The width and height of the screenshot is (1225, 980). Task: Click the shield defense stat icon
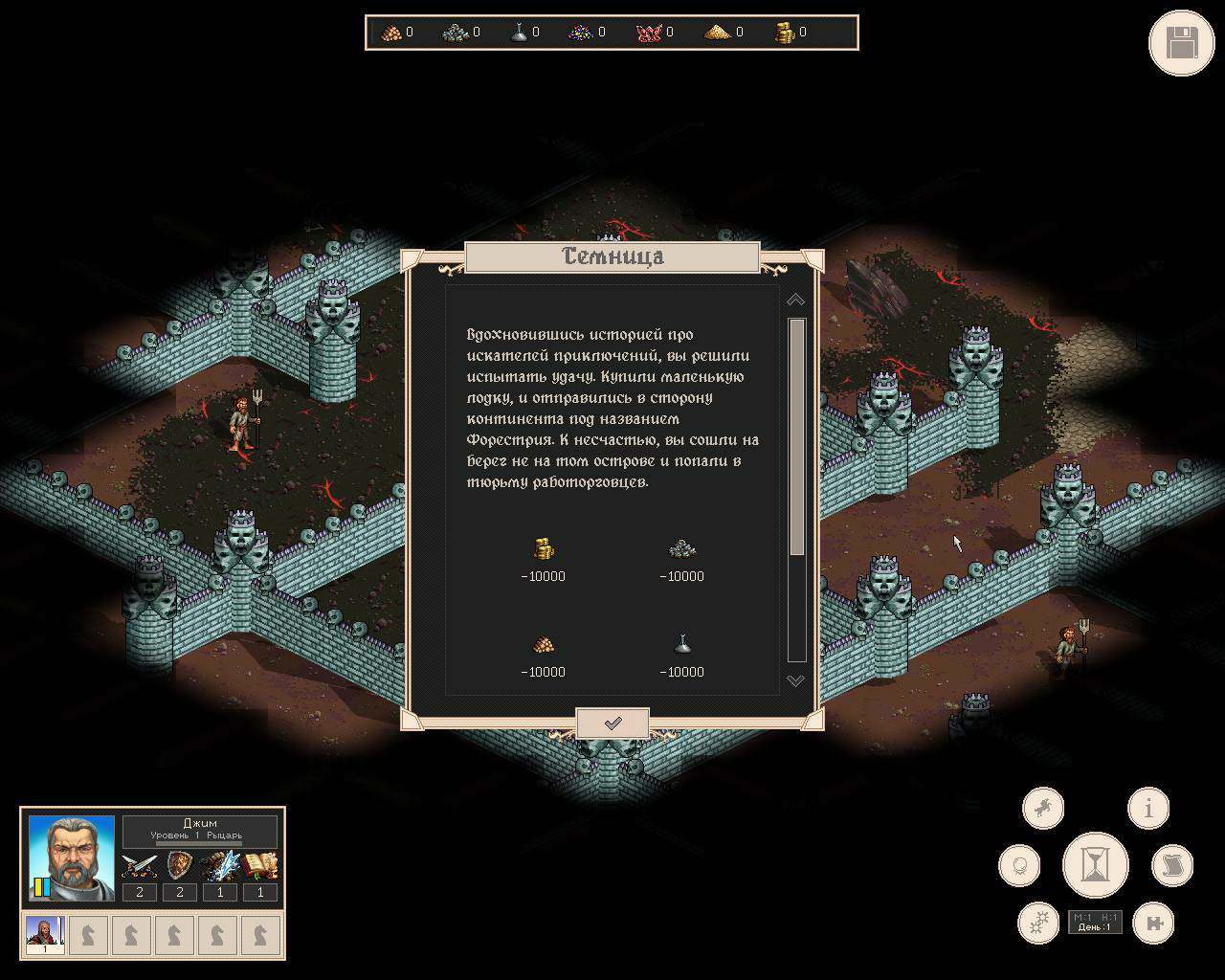pos(180,866)
